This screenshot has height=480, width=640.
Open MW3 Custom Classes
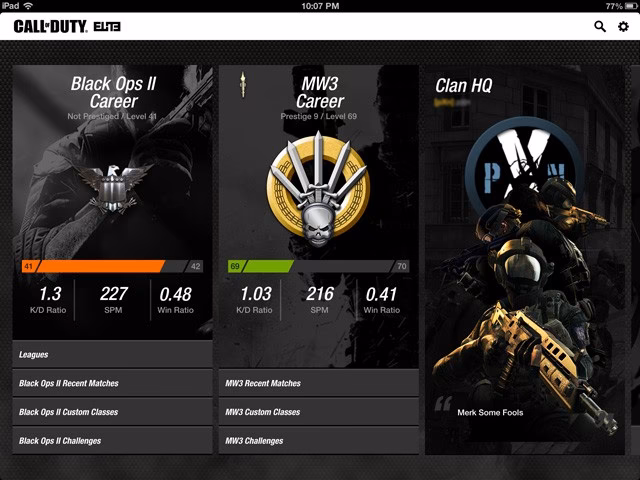318,412
